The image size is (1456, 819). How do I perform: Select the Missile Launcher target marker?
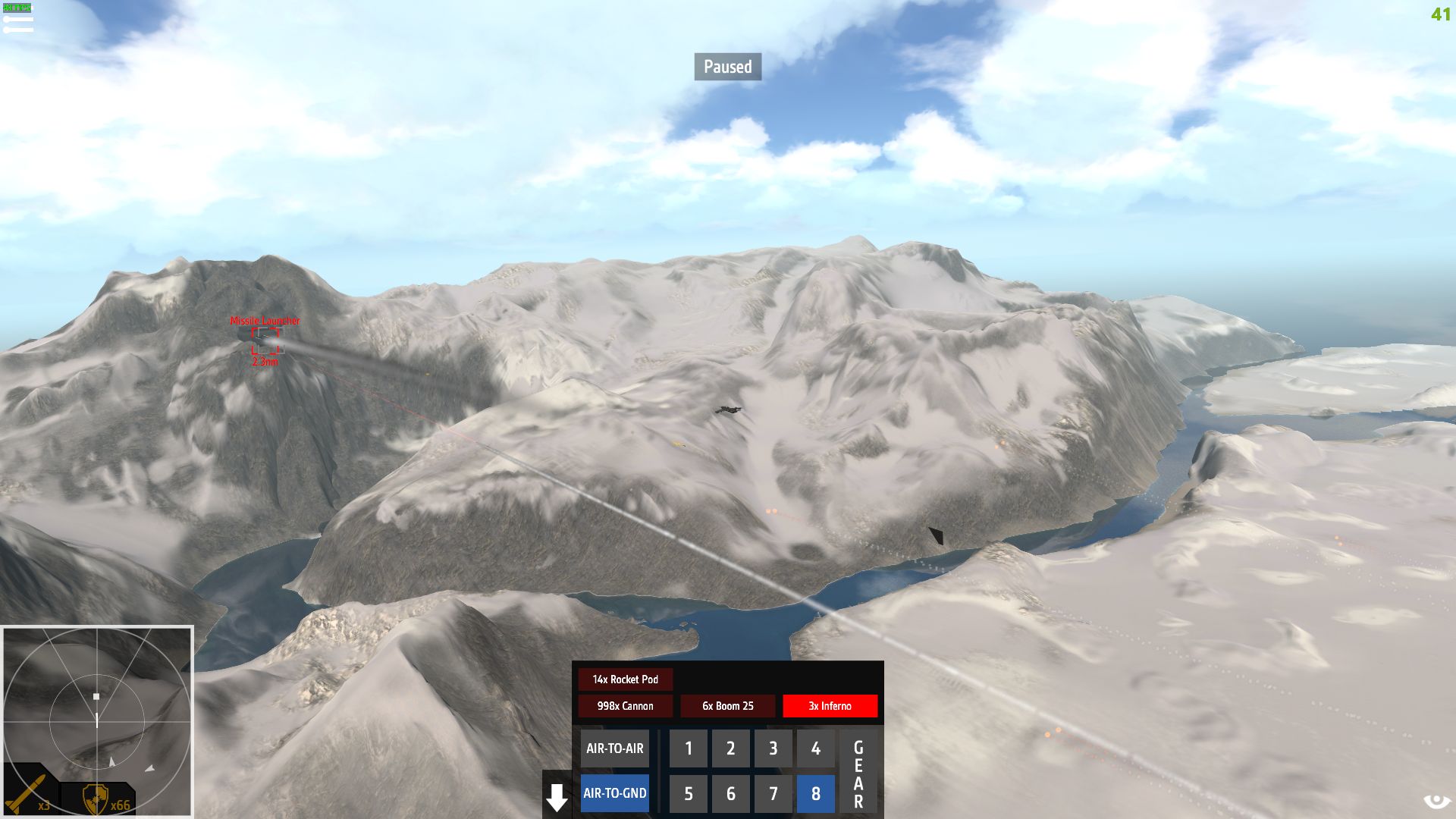(265, 341)
